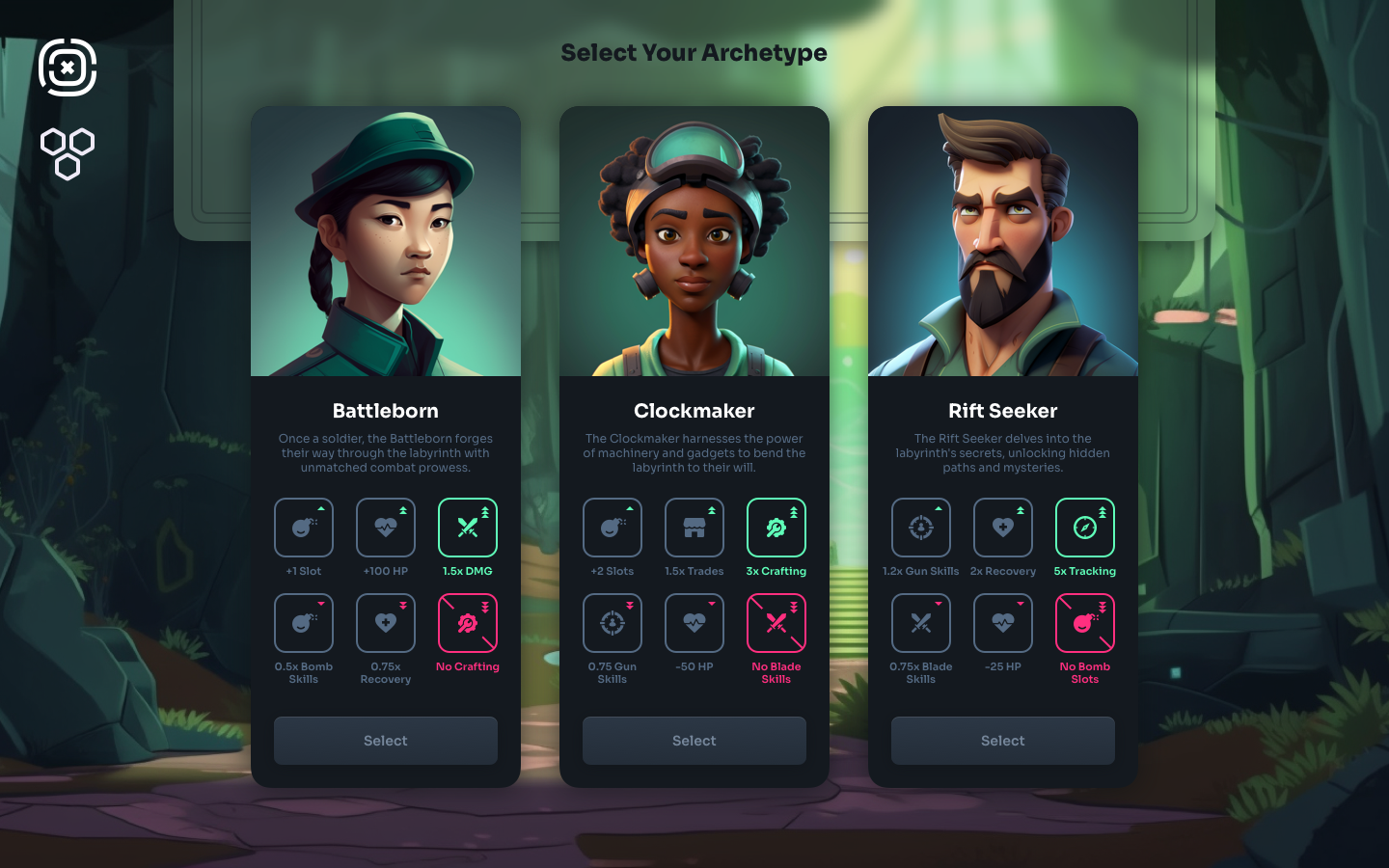This screenshot has width=1389, height=868.
Task: Click the 2x Recovery heart perk on Rift Seeker
Action: [x=1003, y=528]
